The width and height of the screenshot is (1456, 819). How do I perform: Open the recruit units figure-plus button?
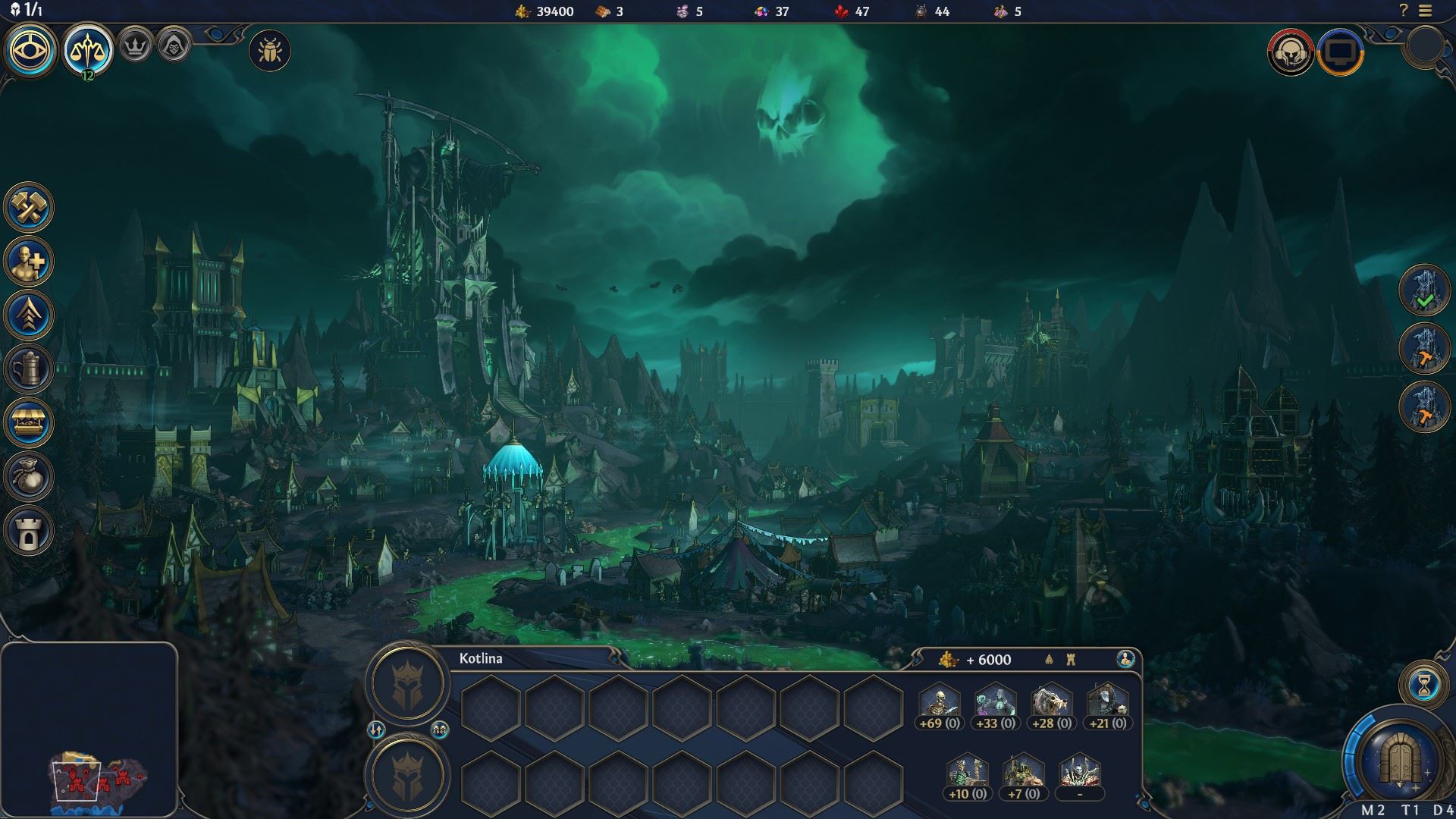click(29, 261)
